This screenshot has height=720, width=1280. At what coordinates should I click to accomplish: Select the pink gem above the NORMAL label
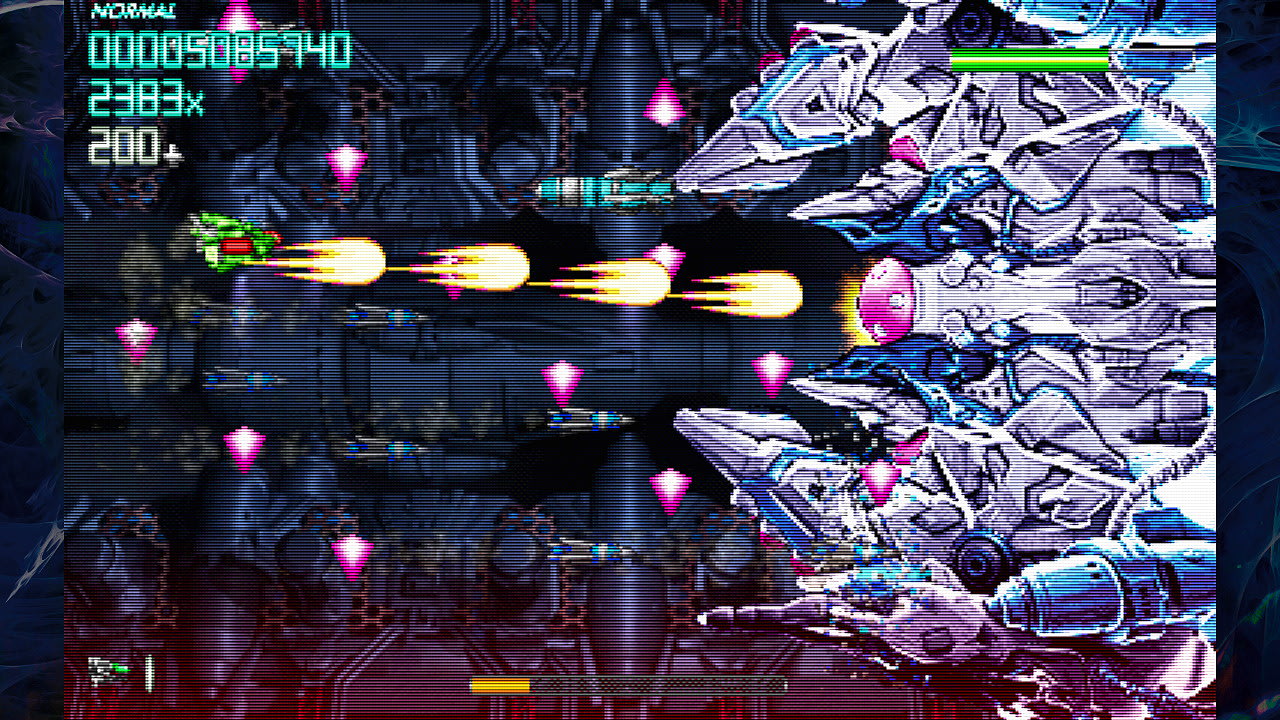coord(236,16)
